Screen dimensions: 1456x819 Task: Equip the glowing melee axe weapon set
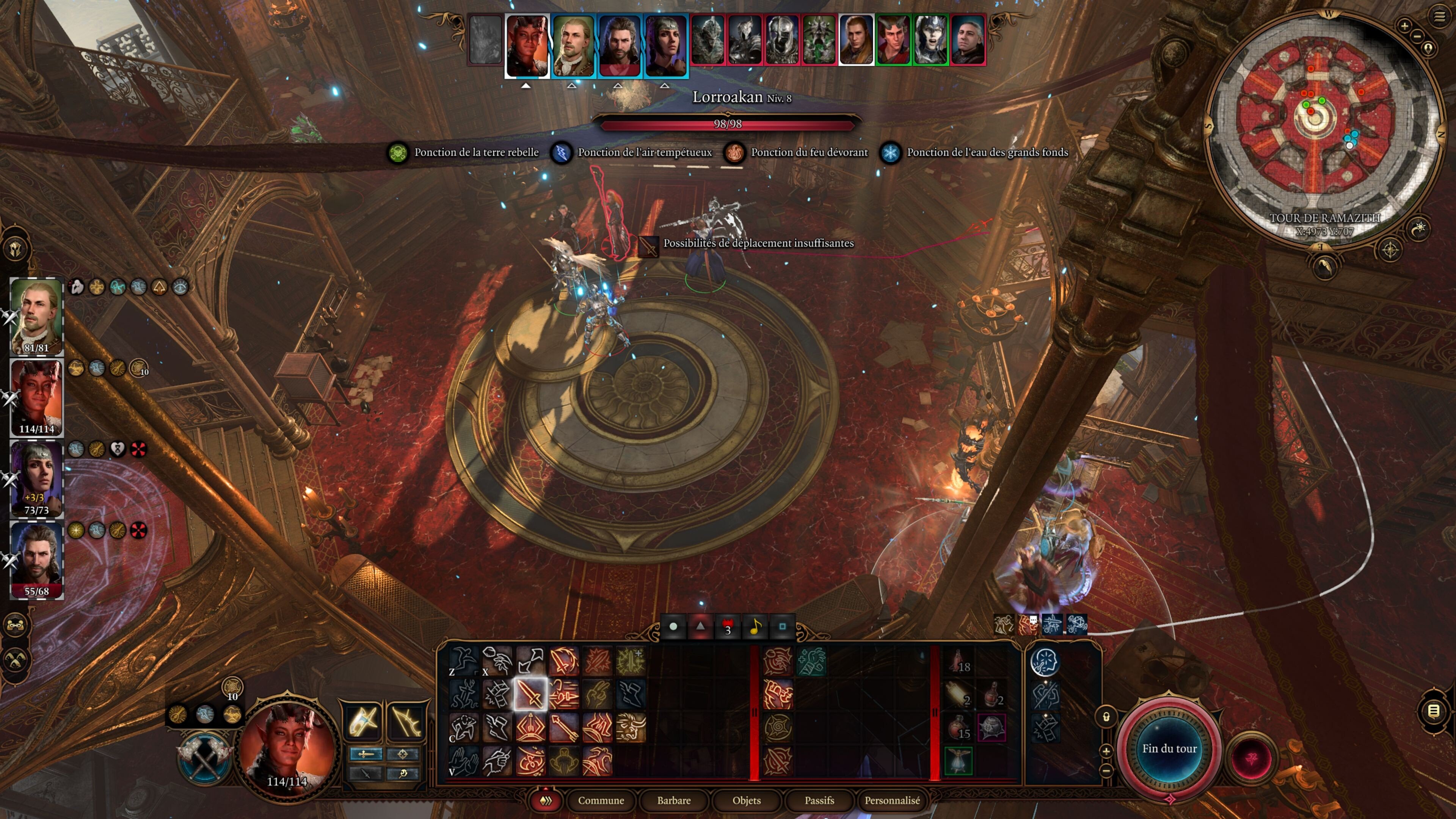click(362, 721)
